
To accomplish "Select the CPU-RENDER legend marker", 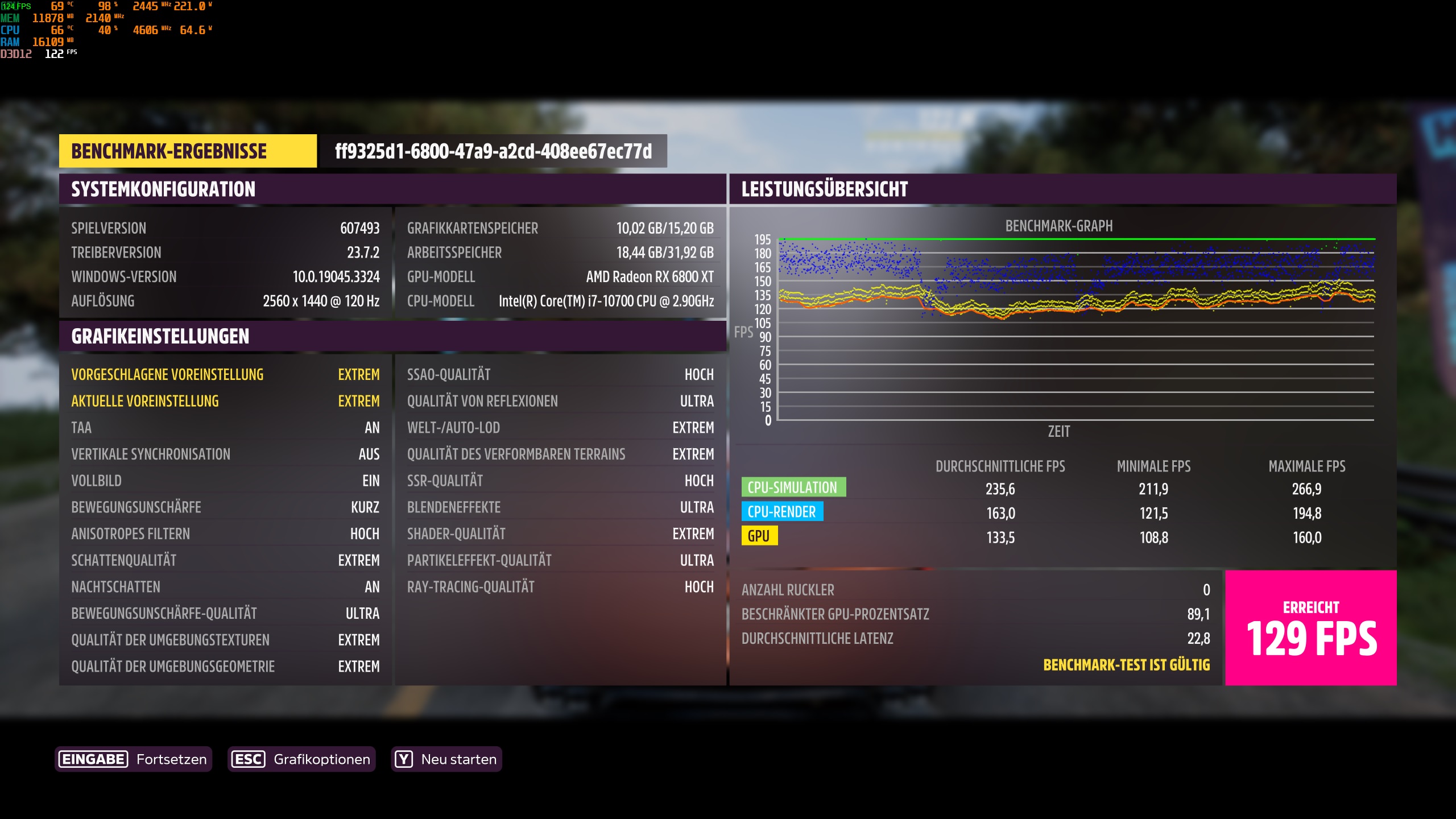I will click(783, 511).
